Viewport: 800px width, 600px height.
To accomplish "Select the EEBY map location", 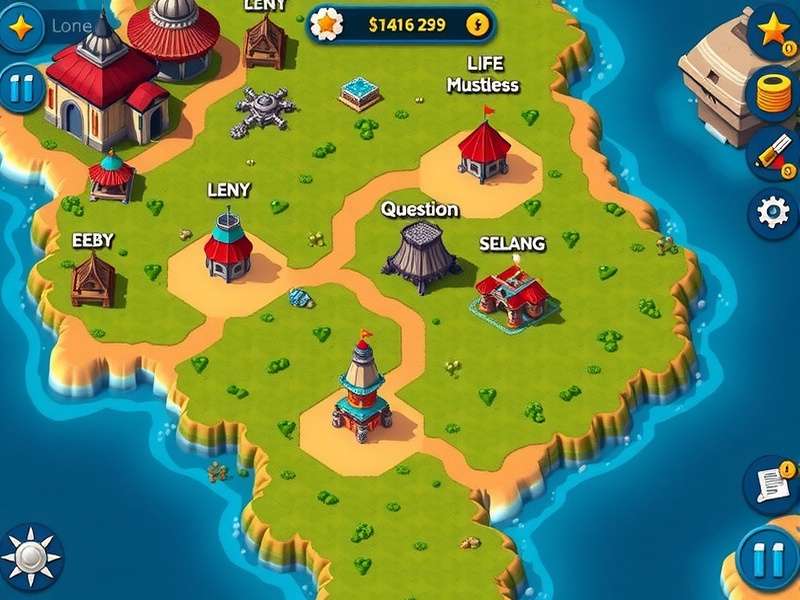I will point(93,279).
